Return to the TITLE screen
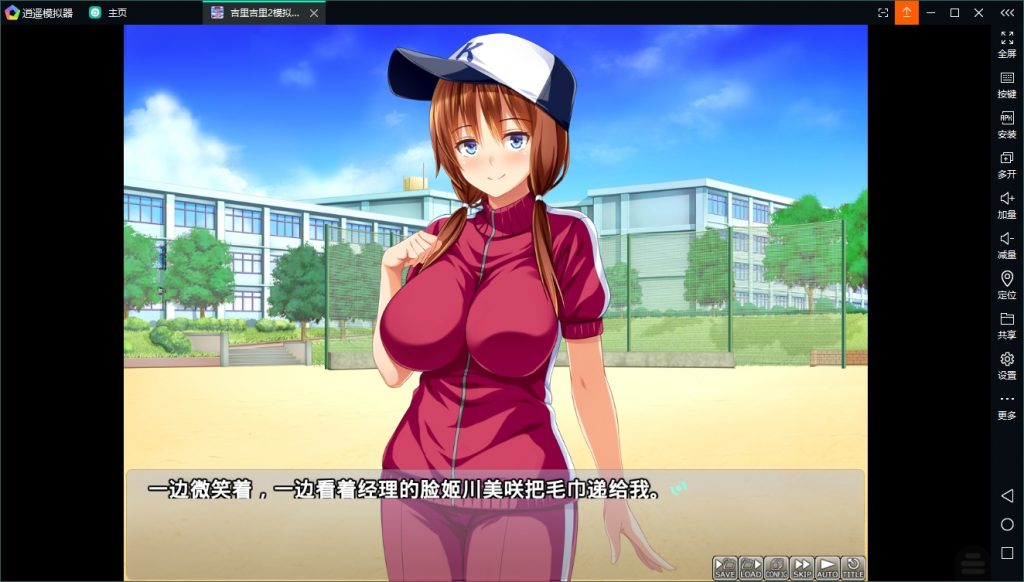The image size is (1024, 582). point(853,568)
